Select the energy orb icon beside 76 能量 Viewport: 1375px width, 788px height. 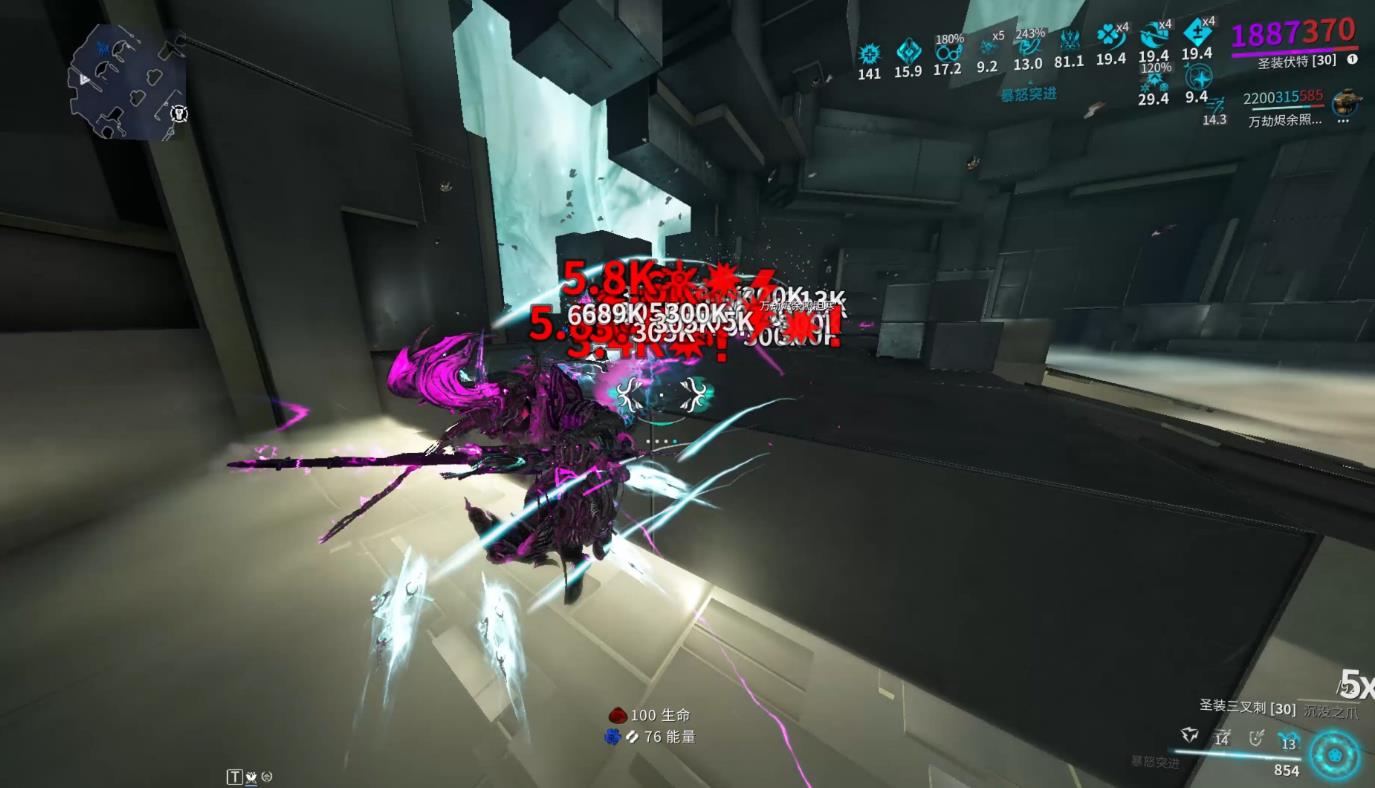pyautogui.click(x=613, y=737)
